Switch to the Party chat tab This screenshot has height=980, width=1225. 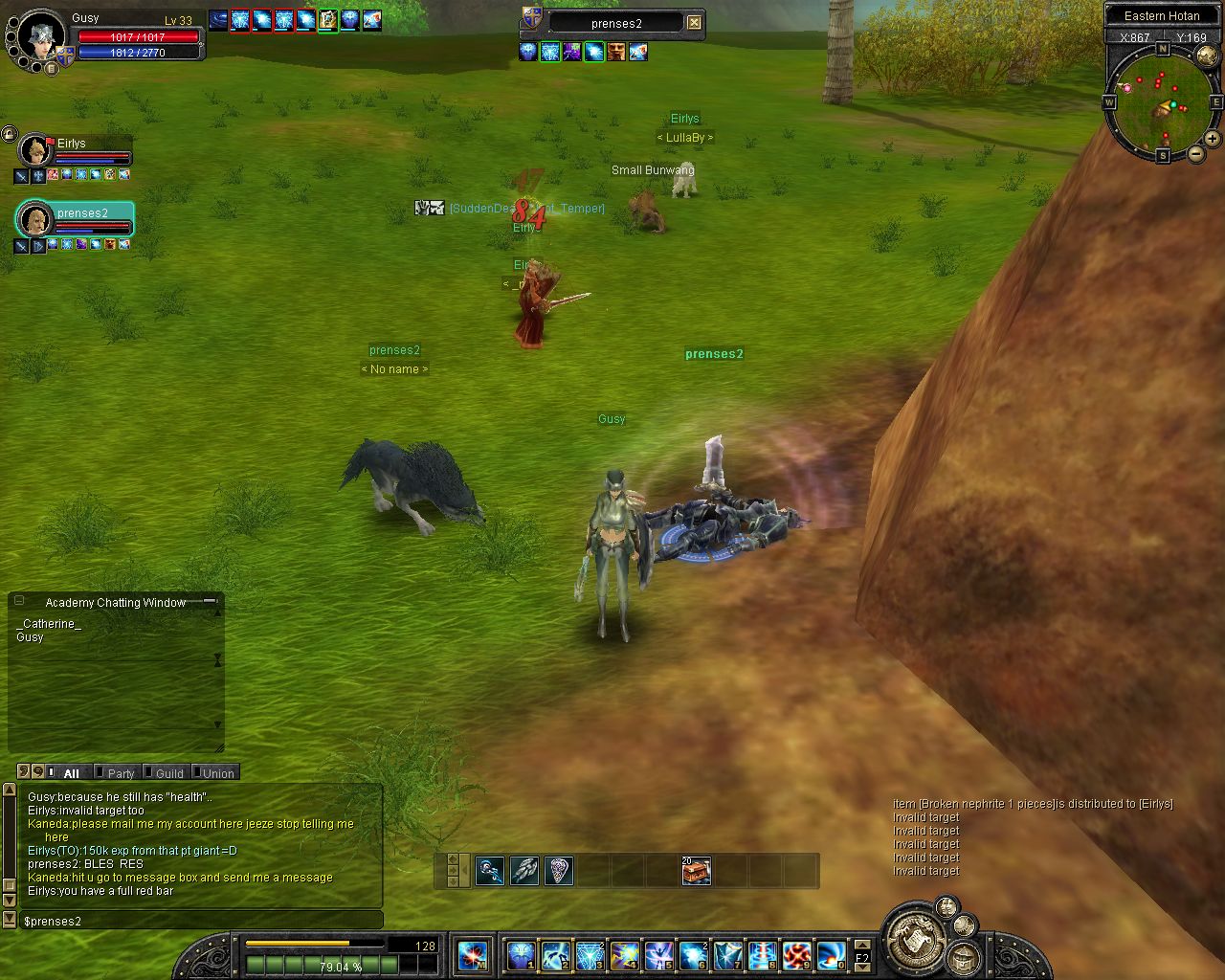point(121,773)
